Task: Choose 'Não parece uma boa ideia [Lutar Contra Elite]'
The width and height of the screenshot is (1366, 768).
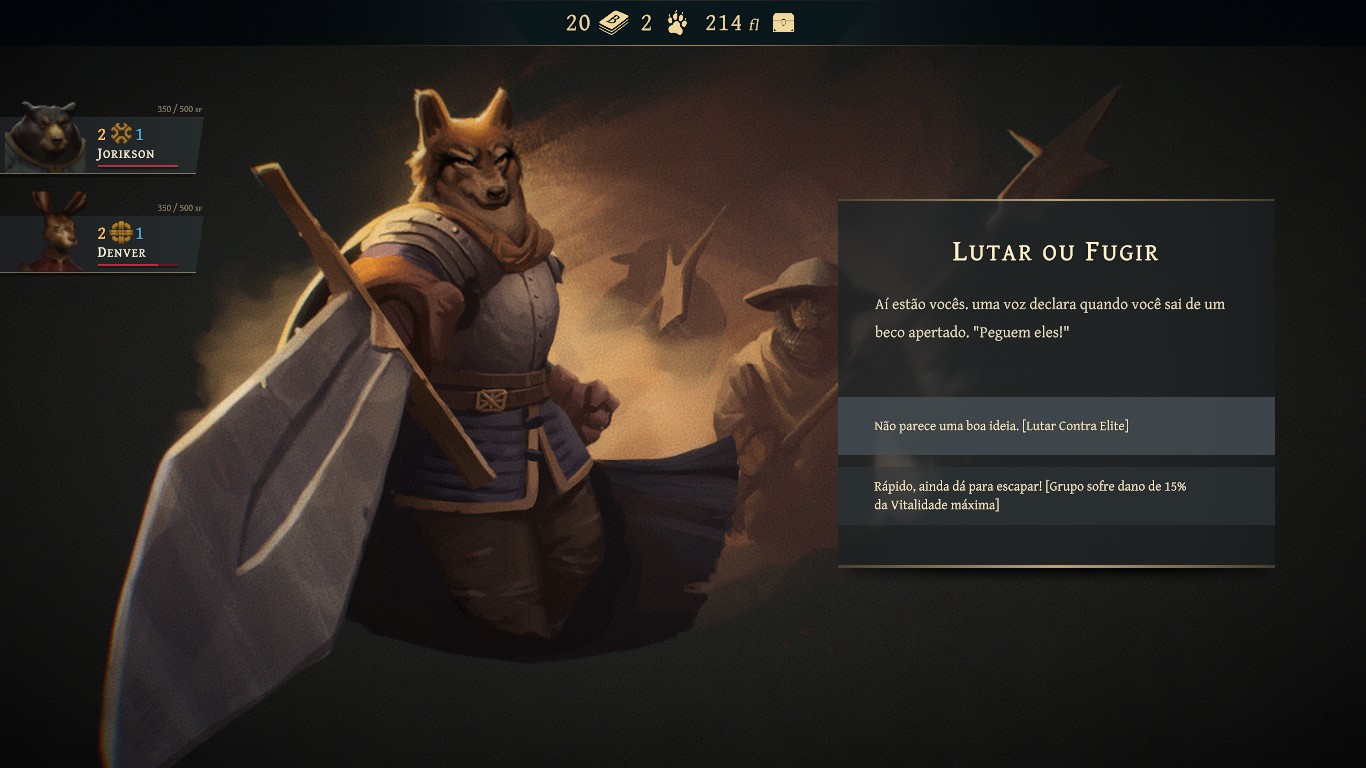Action: [x=1056, y=425]
